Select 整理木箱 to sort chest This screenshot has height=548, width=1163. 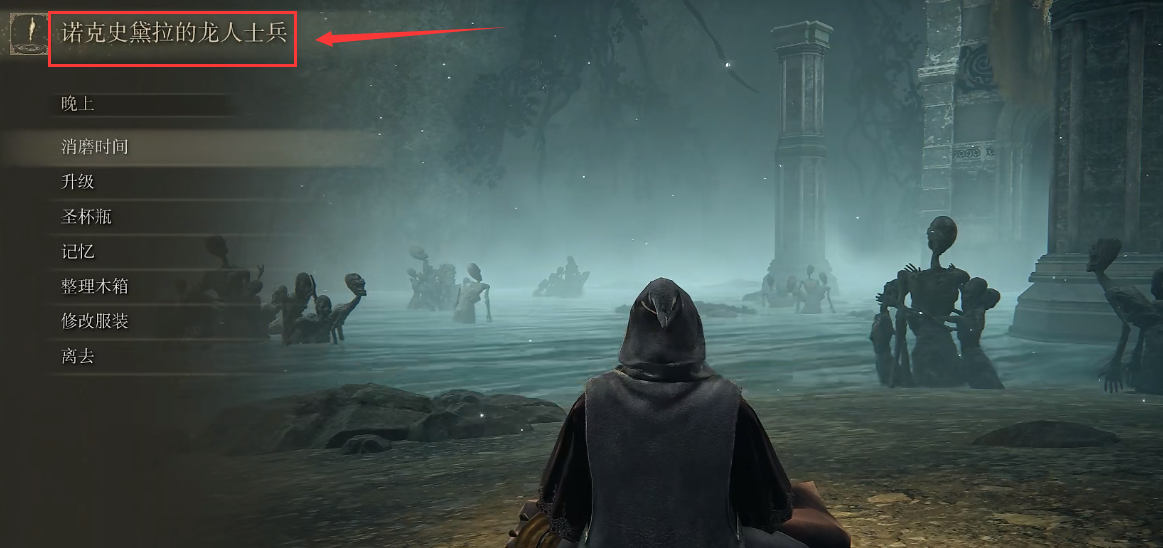(95, 287)
